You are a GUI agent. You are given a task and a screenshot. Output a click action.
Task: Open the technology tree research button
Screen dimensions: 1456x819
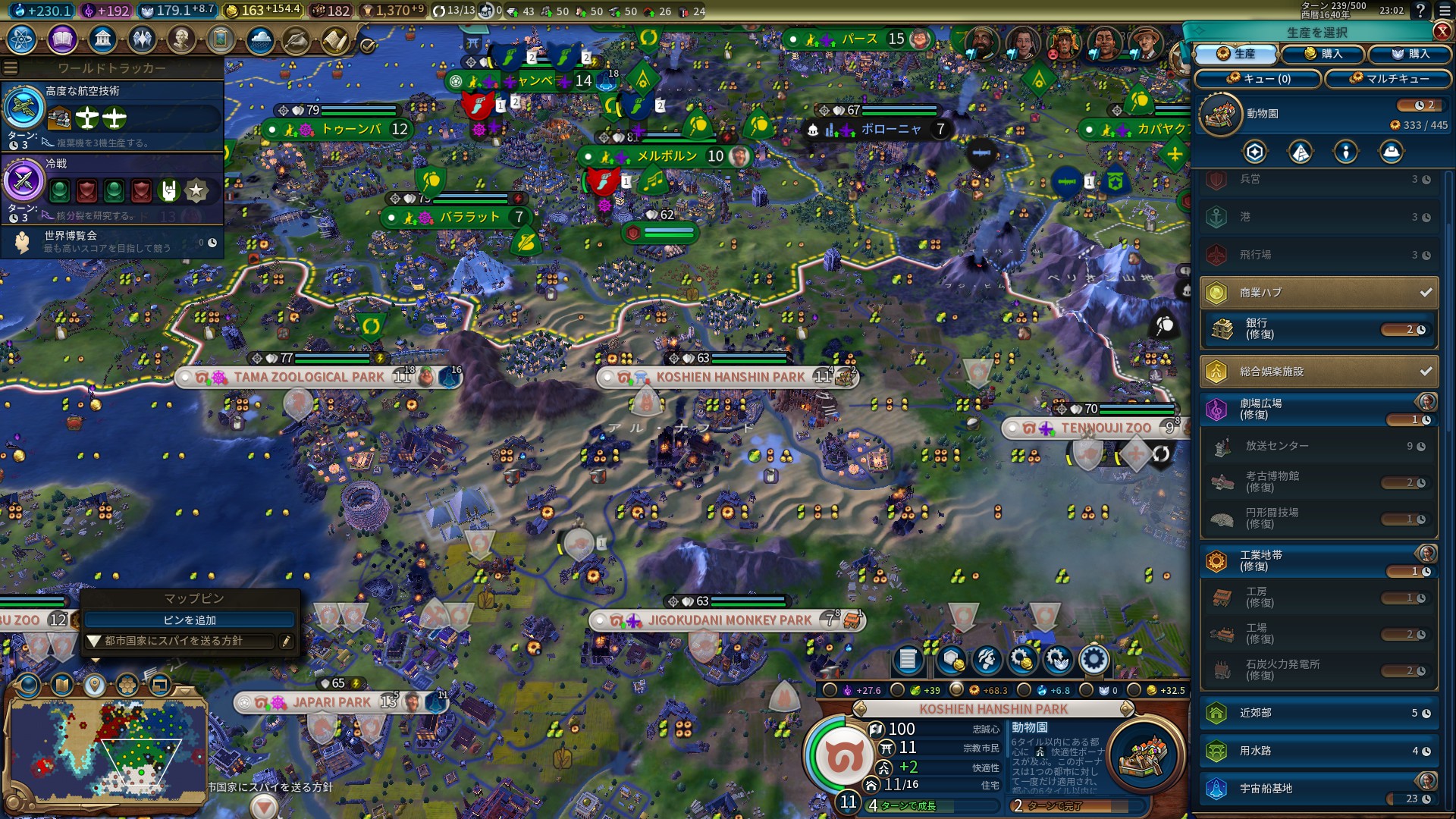click(x=22, y=39)
